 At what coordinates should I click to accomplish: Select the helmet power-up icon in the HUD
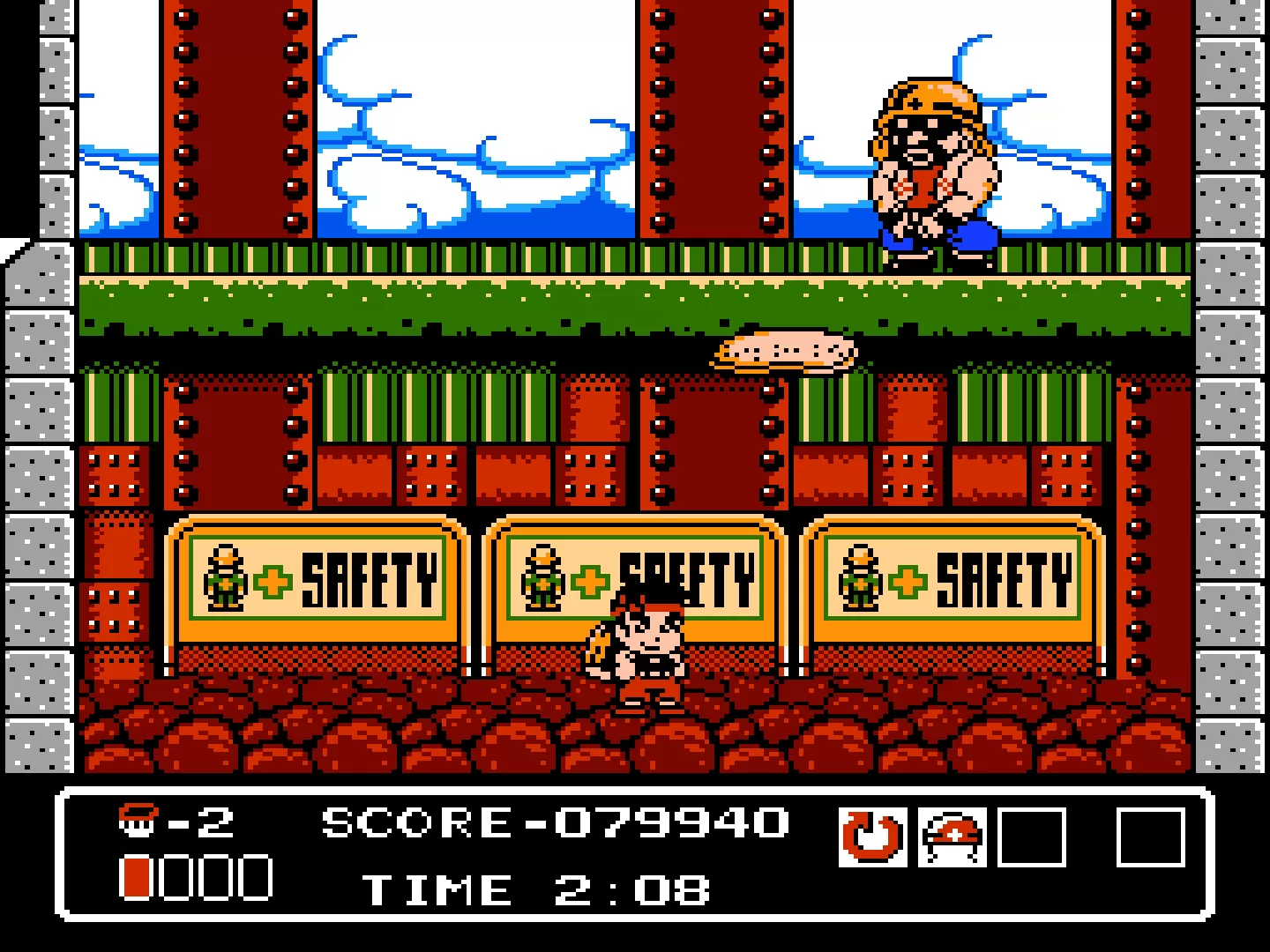pyautogui.click(x=952, y=837)
